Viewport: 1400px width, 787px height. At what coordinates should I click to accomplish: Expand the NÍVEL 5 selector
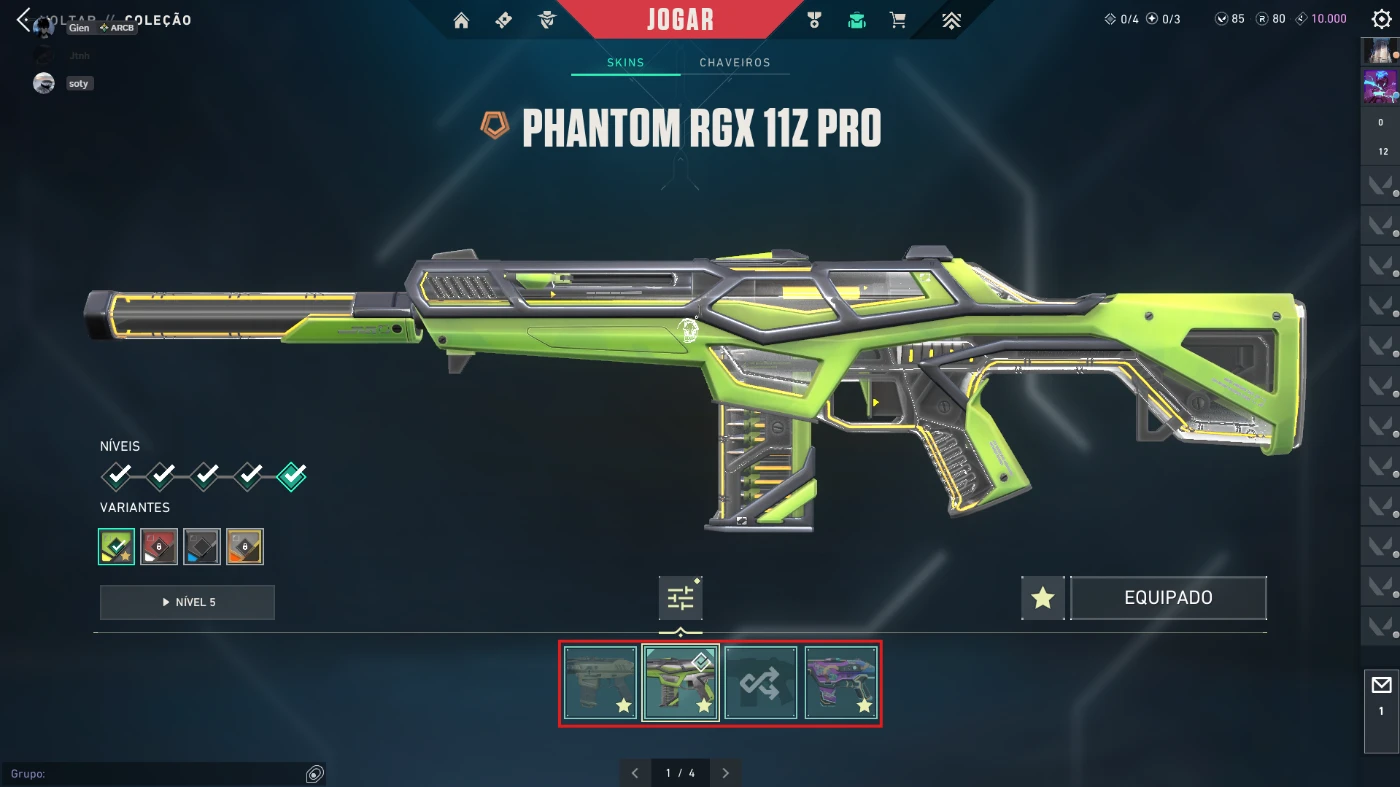click(x=186, y=602)
